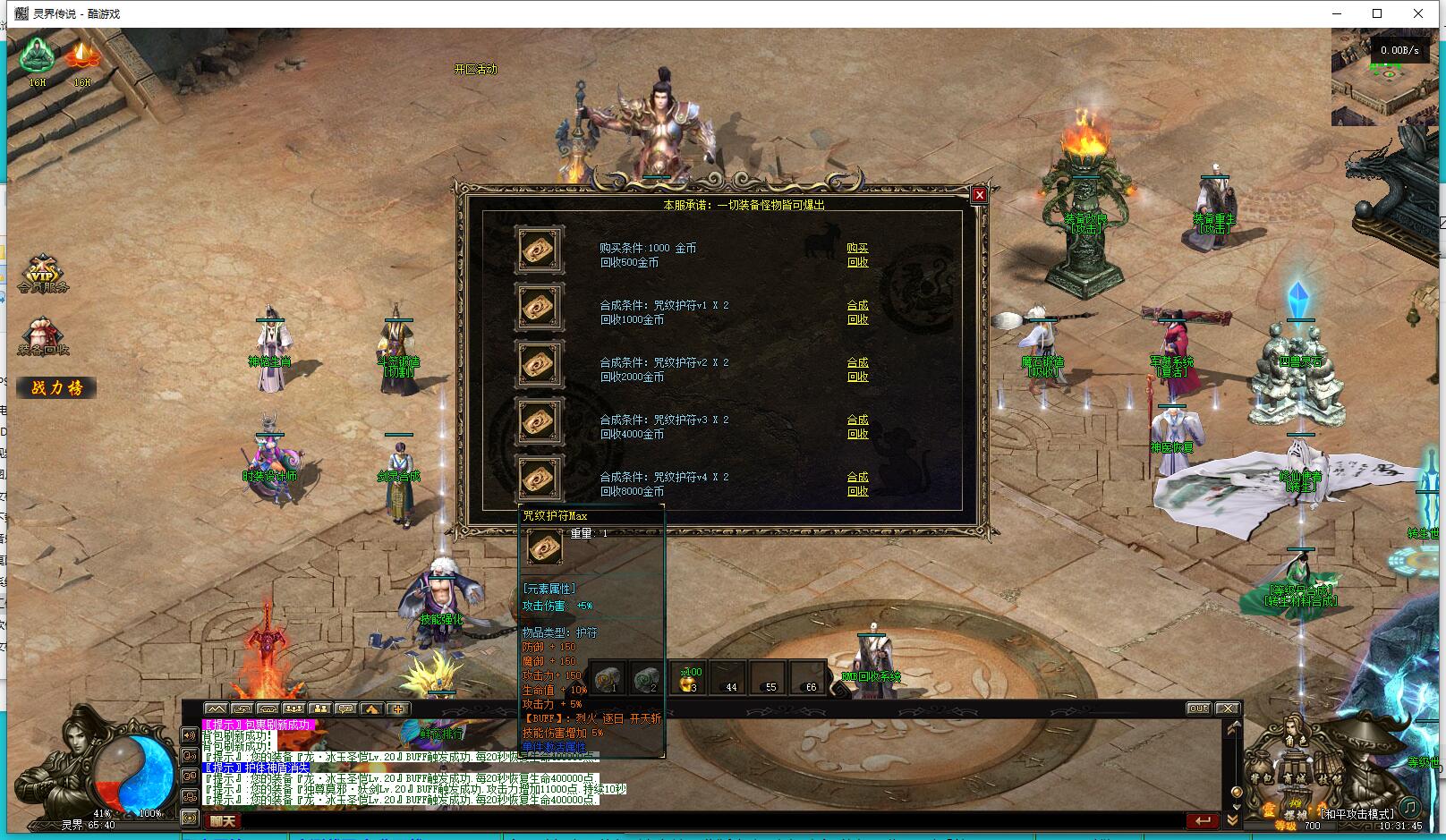
Task: Maximize the game window
Action: 1377,13
